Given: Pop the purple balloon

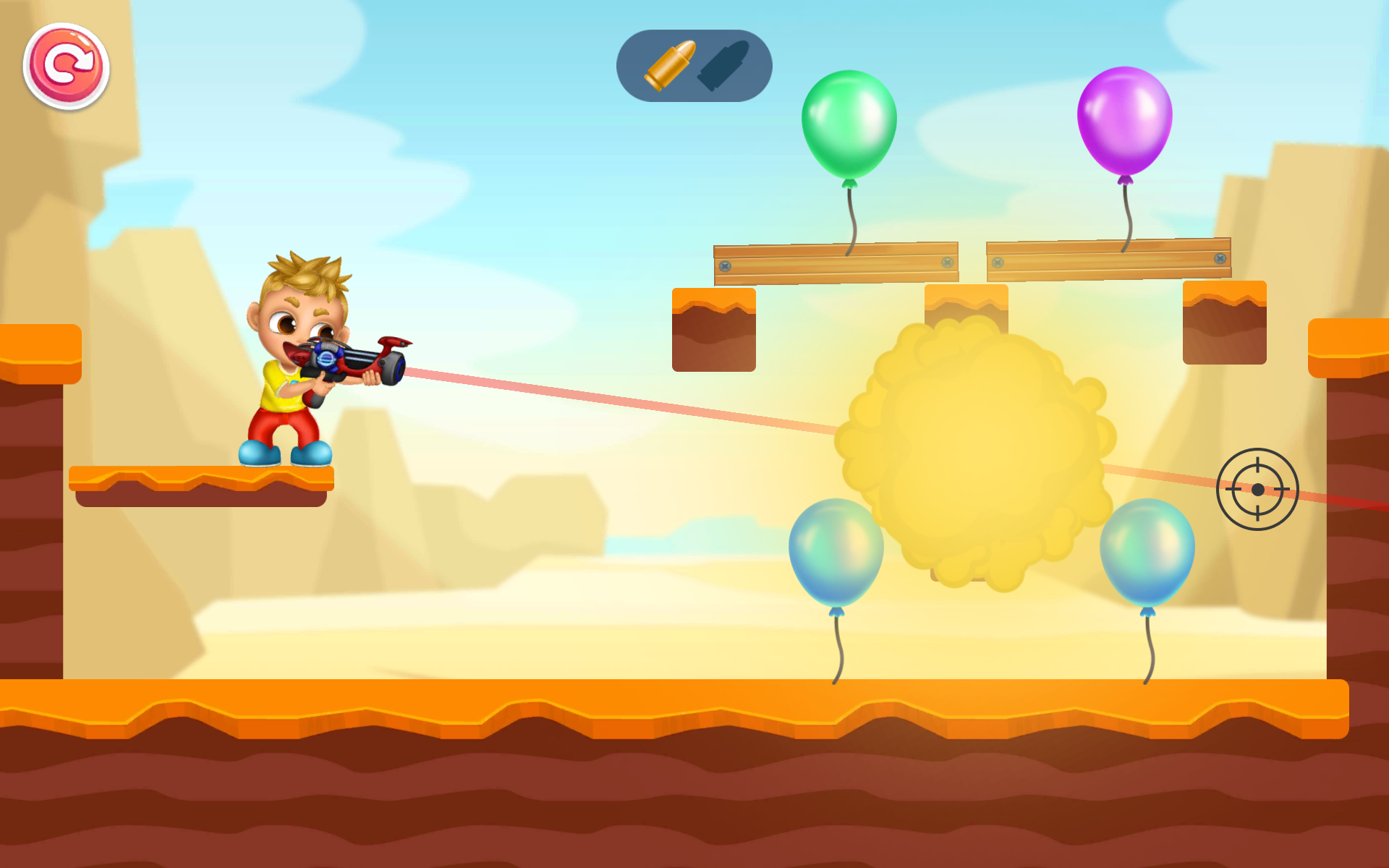Looking at the screenshot, I should click(1126, 119).
